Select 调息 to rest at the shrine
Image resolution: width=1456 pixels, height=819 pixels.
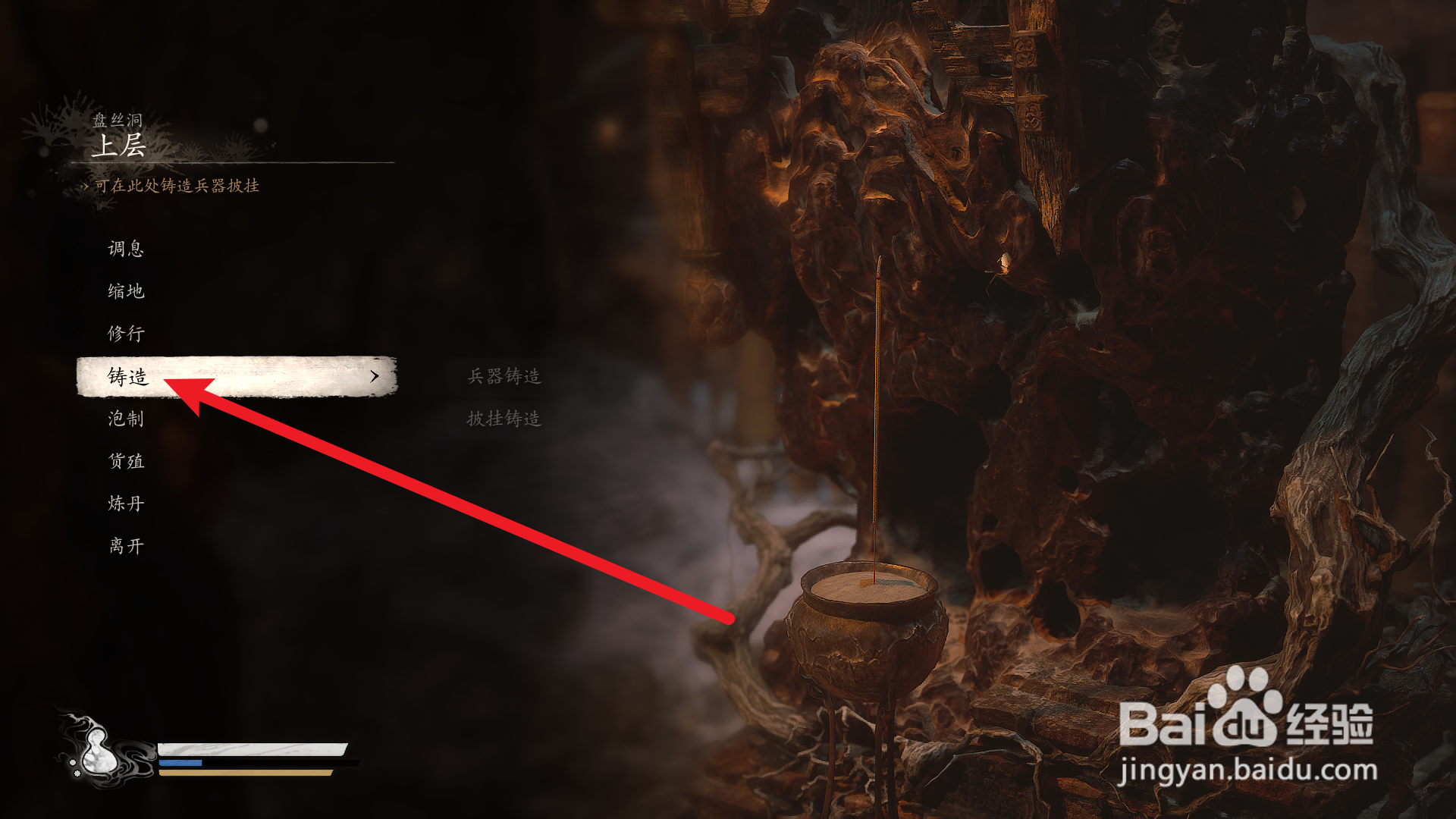pos(125,249)
